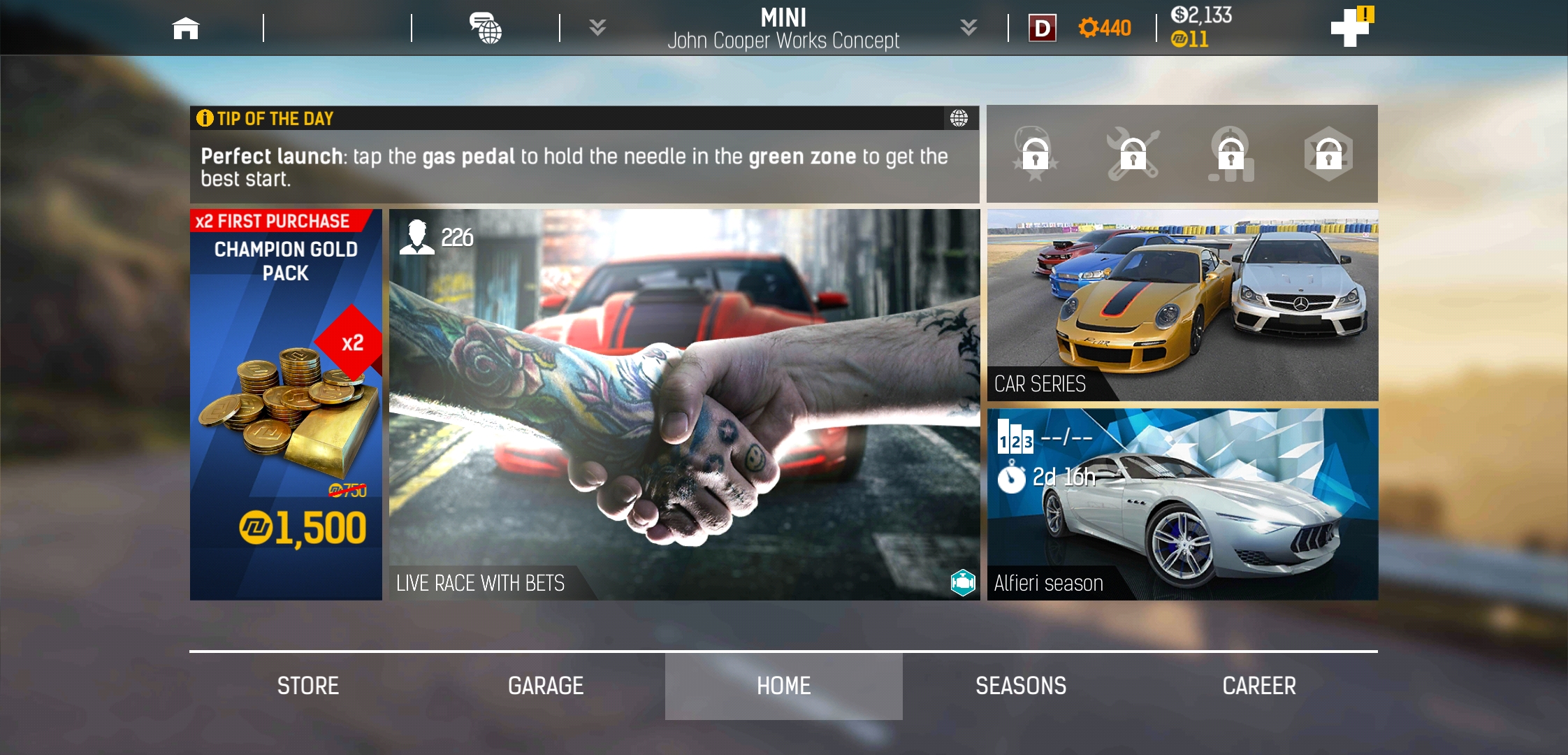This screenshot has width=1568, height=755.
Task: Open the Car Series tile
Action: click(x=1182, y=305)
